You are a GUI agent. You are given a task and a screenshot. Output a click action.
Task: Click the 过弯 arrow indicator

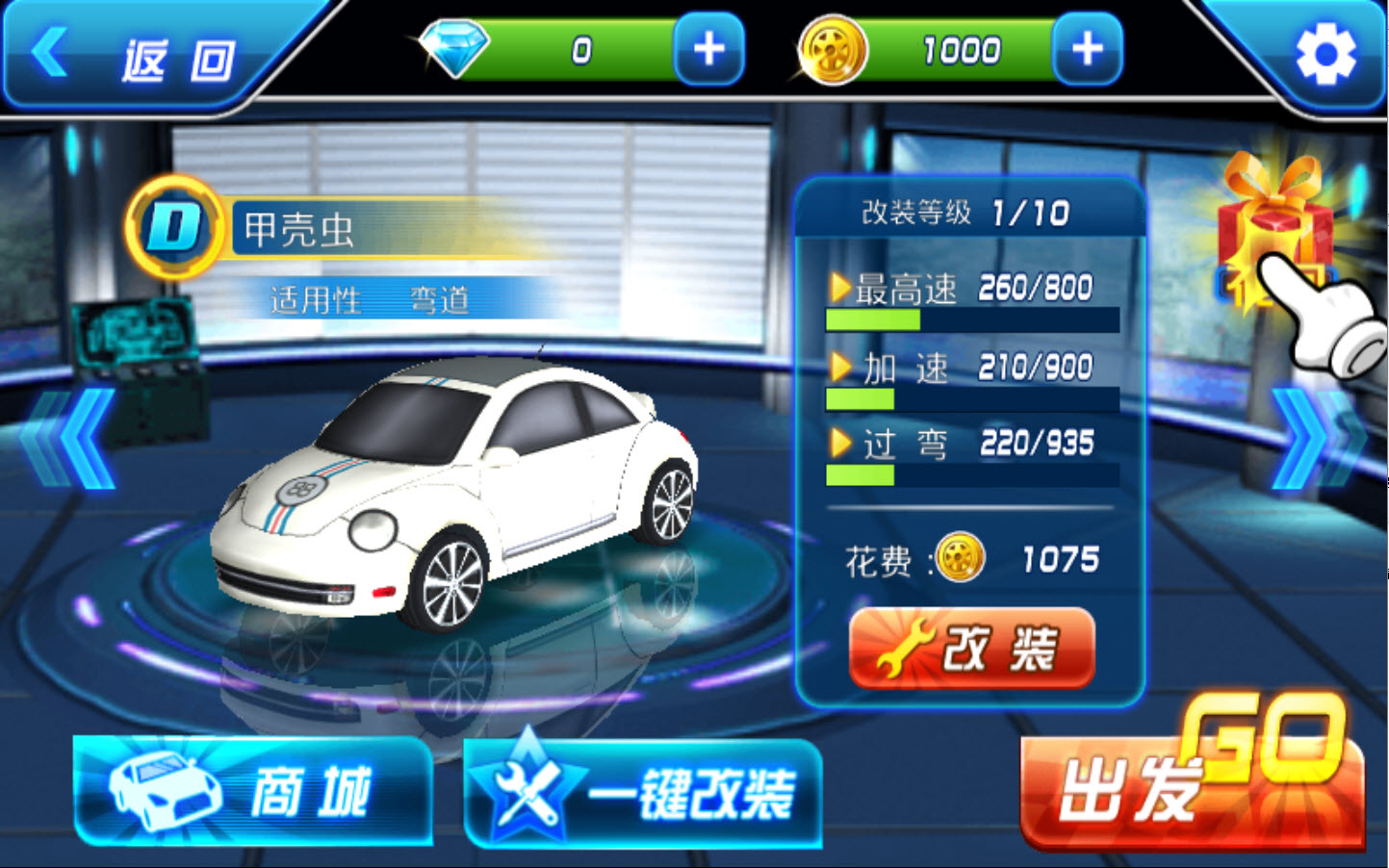pyautogui.click(x=842, y=444)
